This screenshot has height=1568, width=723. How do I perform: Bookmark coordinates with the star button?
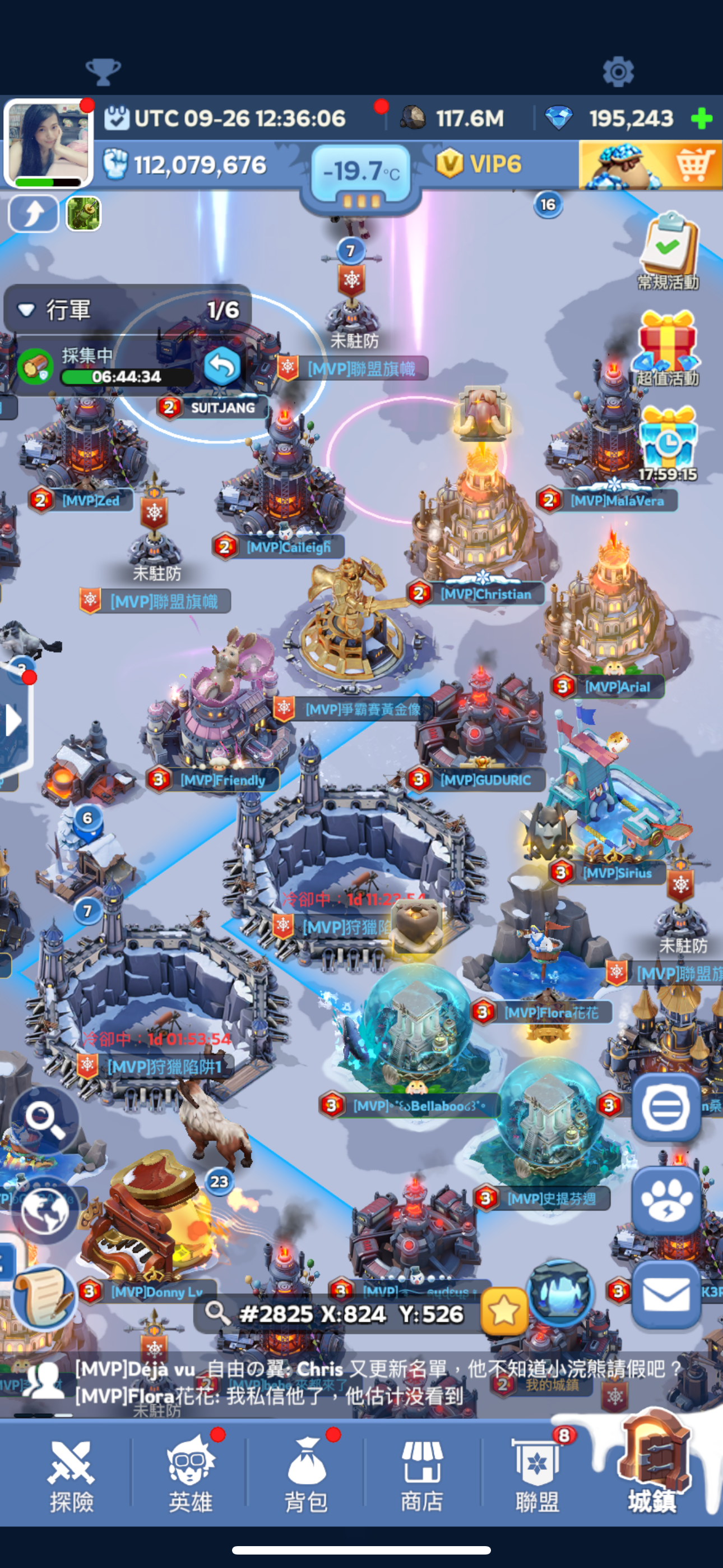[x=503, y=1312]
